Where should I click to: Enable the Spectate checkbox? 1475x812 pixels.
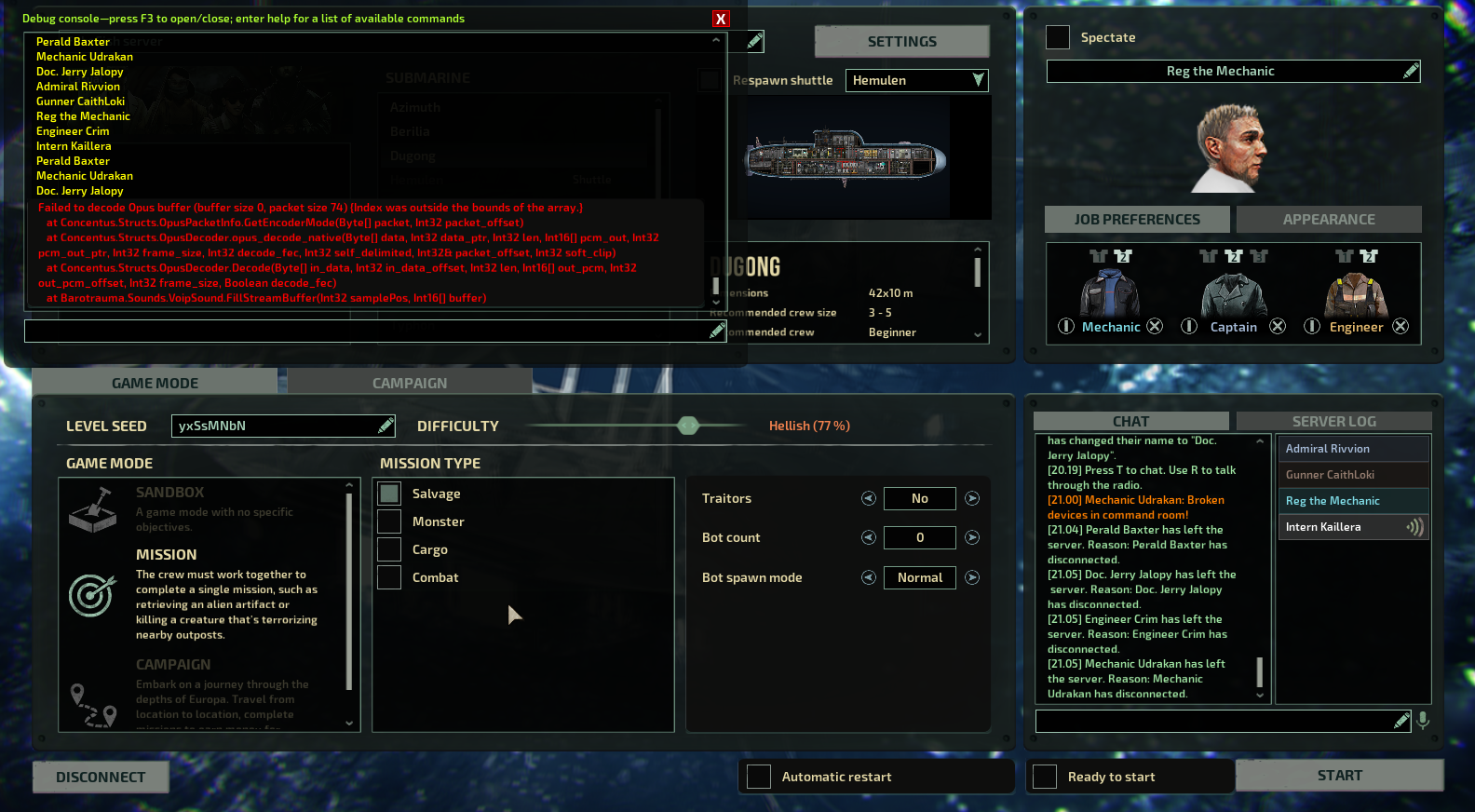click(1057, 37)
